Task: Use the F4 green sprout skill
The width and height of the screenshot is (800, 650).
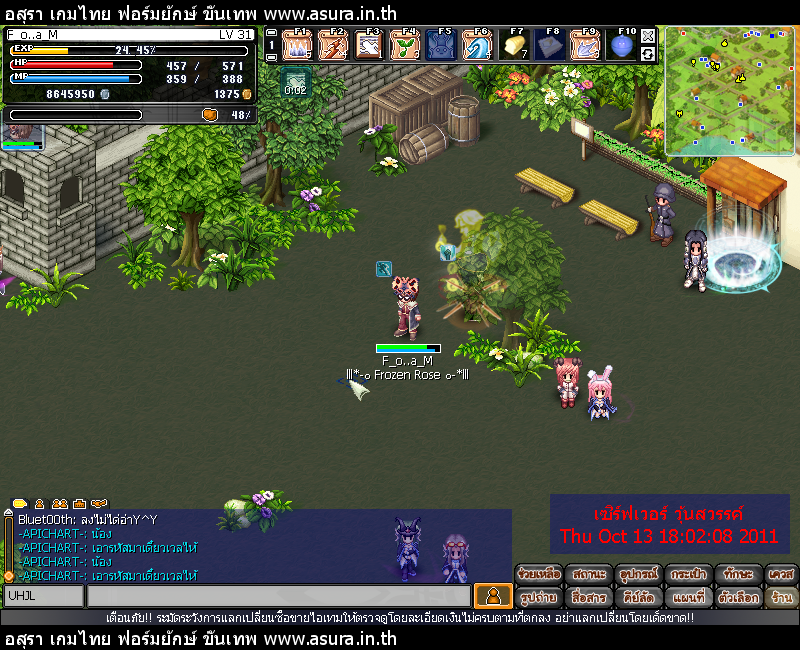Action: click(x=405, y=46)
